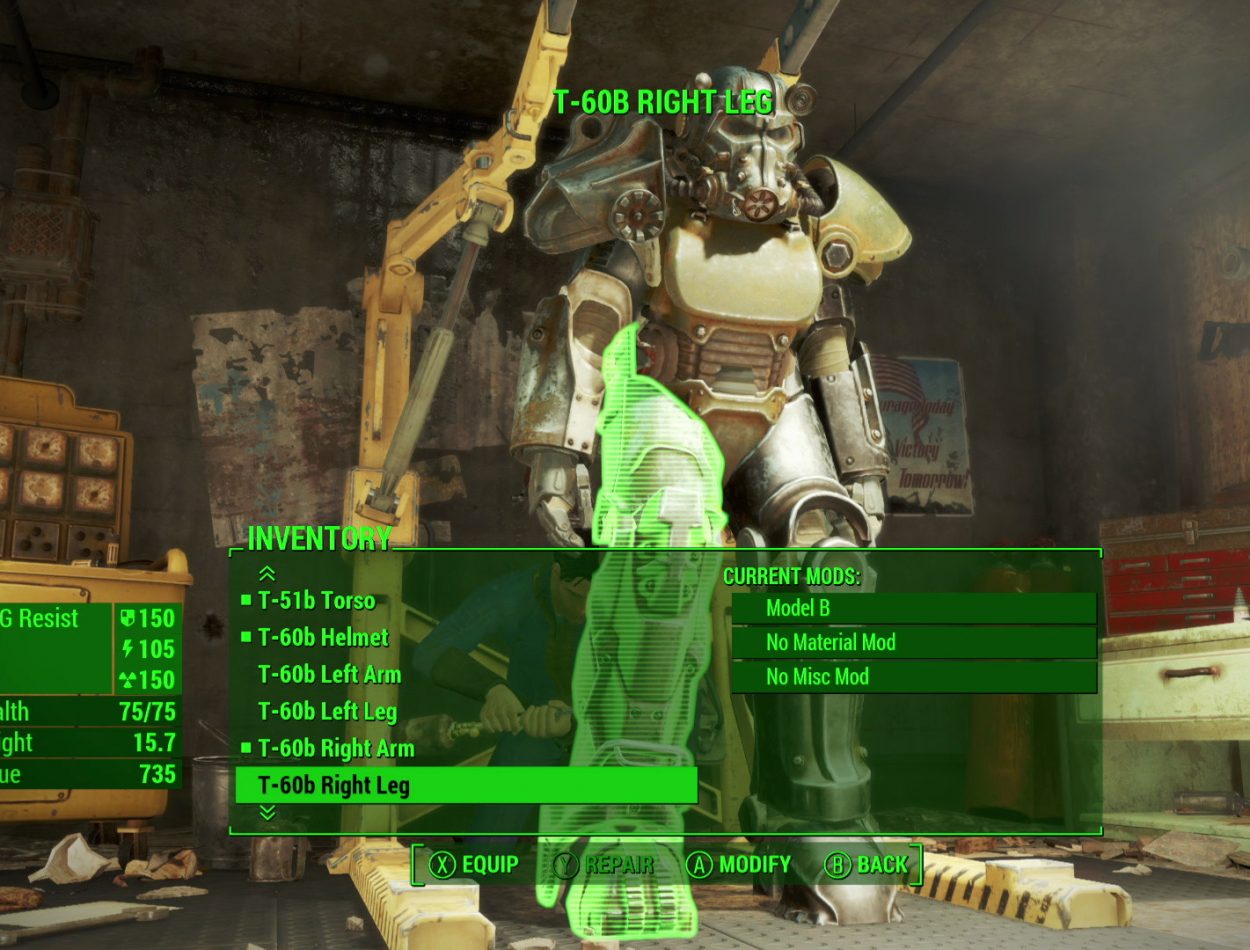Image resolution: width=1250 pixels, height=950 pixels.
Task: Choose the No Misc Mod slot
Action: coord(913,677)
